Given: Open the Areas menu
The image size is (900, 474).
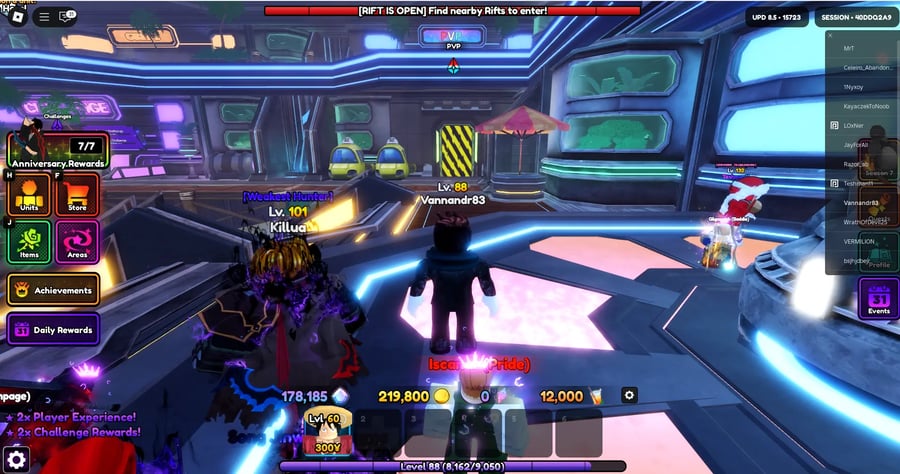Looking at the screenshot, I should point(77,242).
